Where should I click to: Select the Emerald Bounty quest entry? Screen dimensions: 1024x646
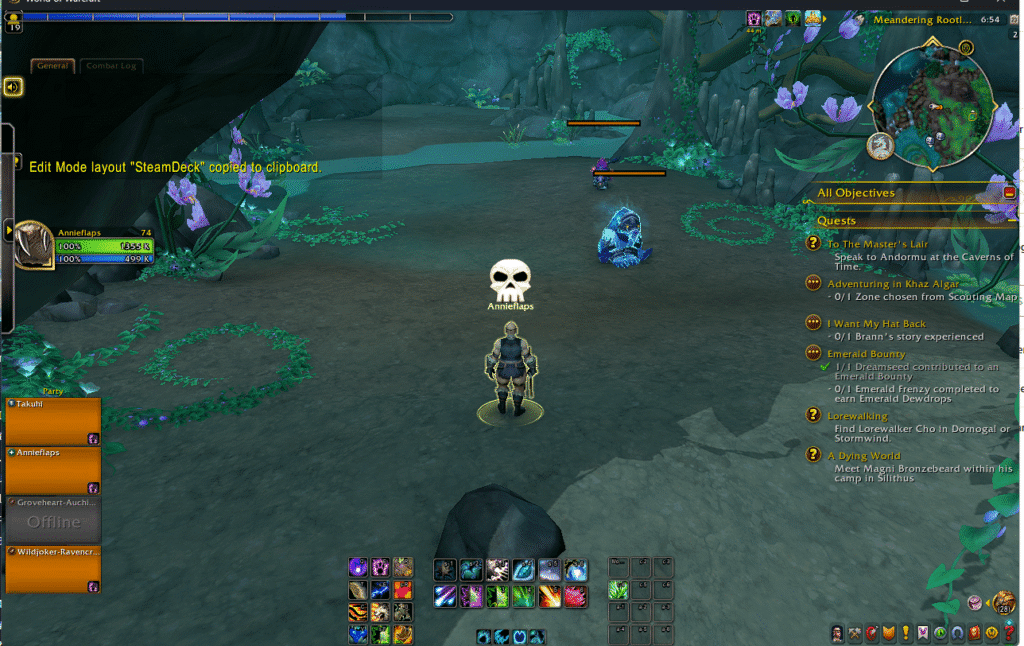pyautogui.click(x=866, y=354)
